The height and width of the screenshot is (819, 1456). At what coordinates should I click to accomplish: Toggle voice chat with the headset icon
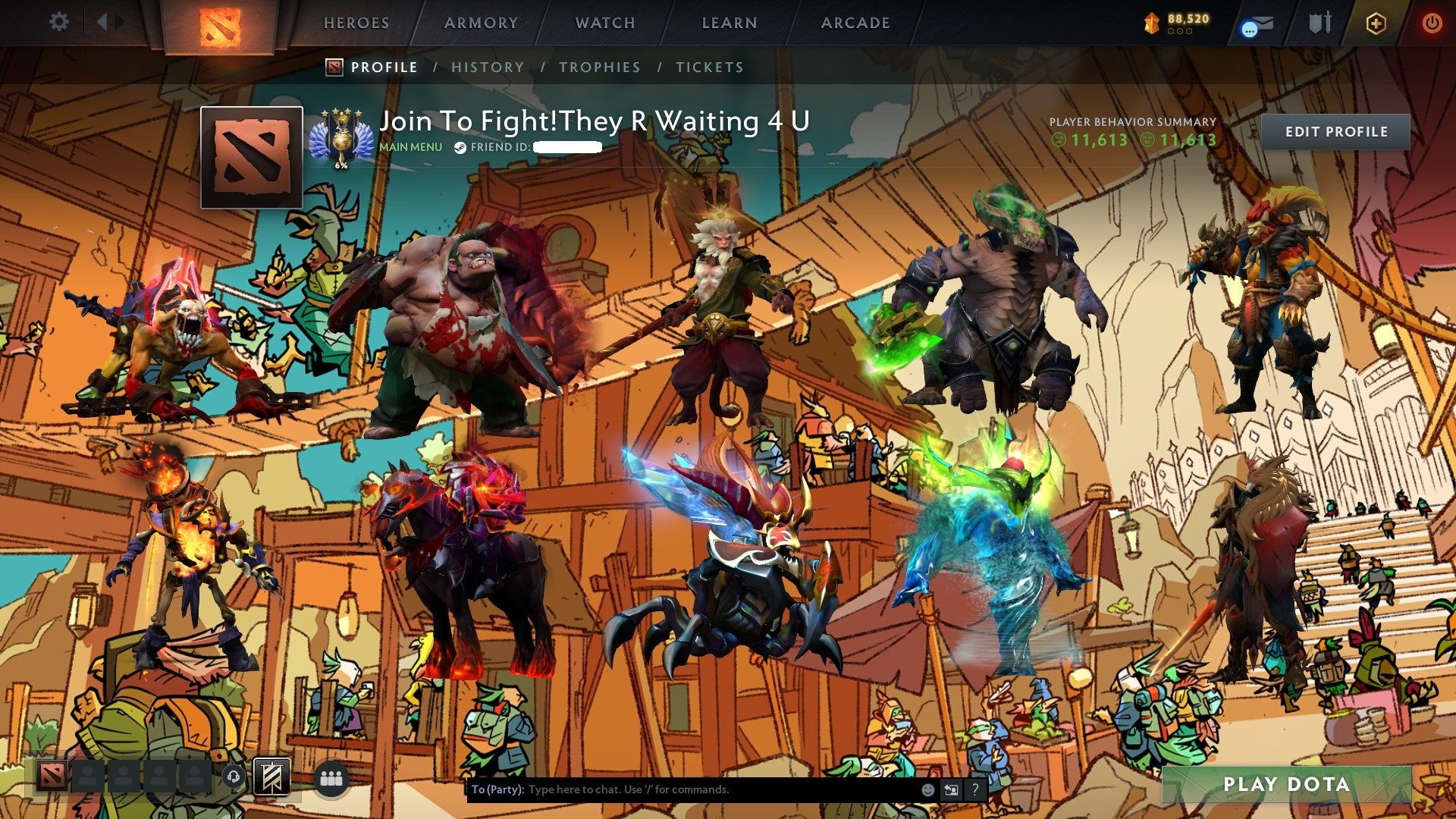[x=233, y=776]
